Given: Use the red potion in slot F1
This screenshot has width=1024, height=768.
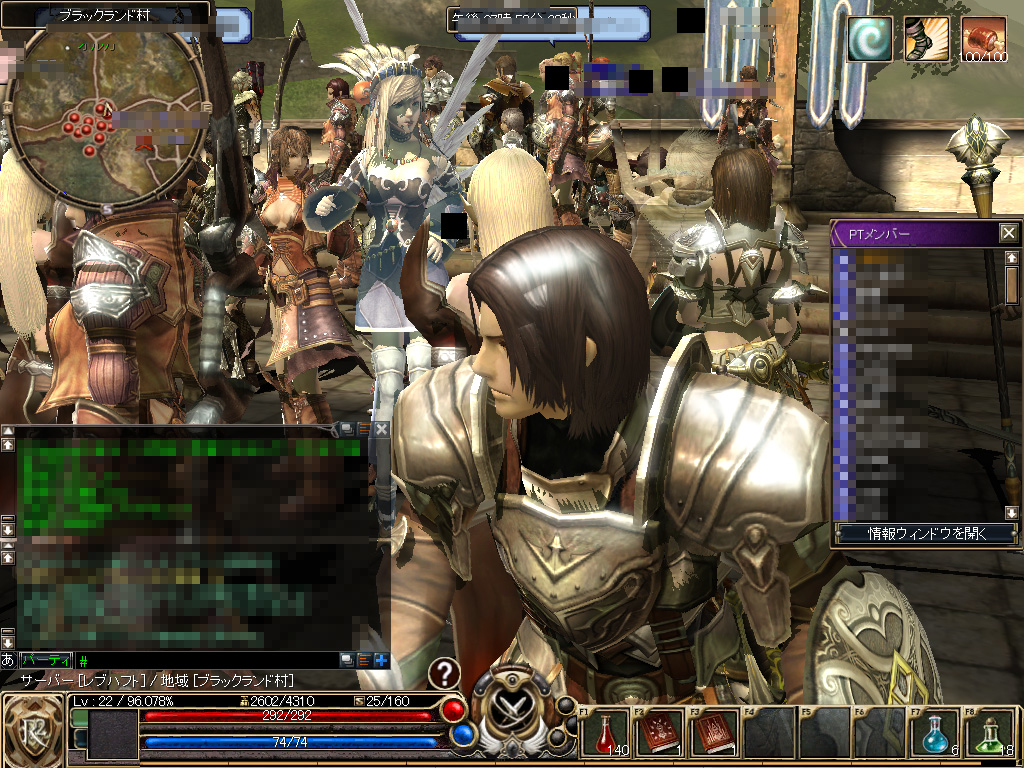Looking at the screenshot, I should 604,733.
